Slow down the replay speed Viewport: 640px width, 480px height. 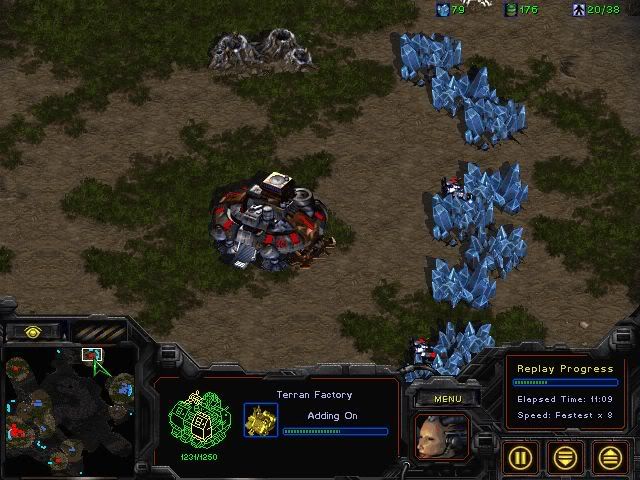click(567, 458)
